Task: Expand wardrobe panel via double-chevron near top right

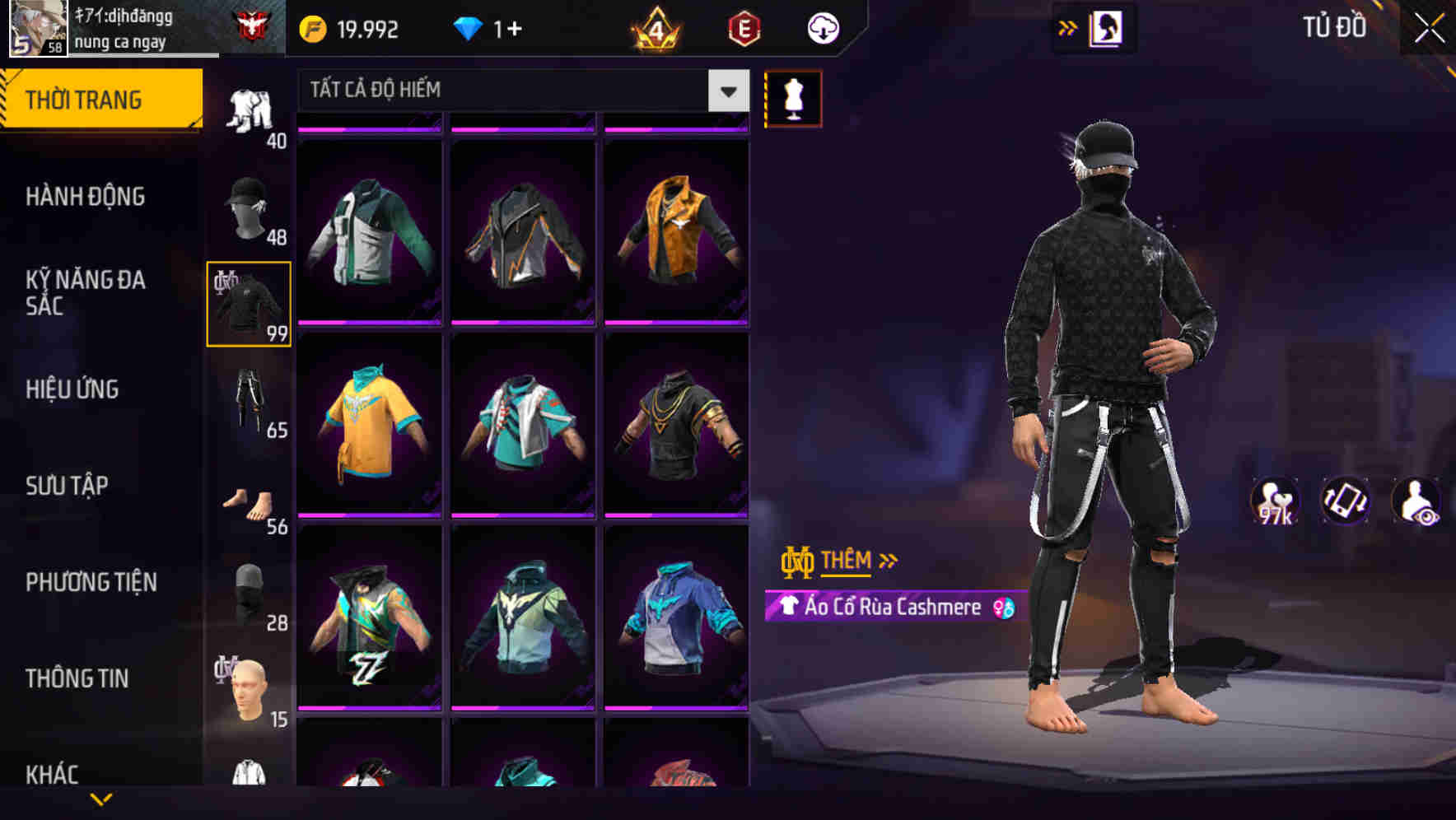Action: (1069, 27)
